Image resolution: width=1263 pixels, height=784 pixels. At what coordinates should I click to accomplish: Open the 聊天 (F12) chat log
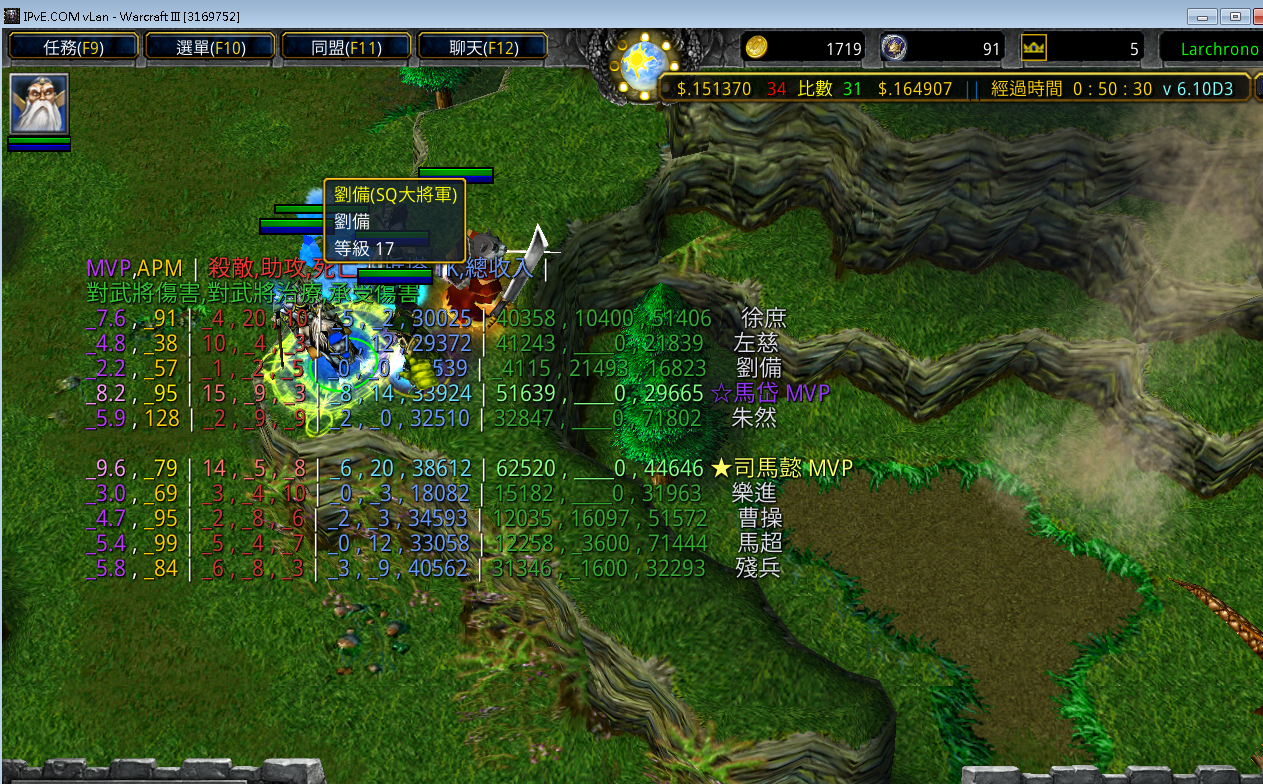pos(483,47)
